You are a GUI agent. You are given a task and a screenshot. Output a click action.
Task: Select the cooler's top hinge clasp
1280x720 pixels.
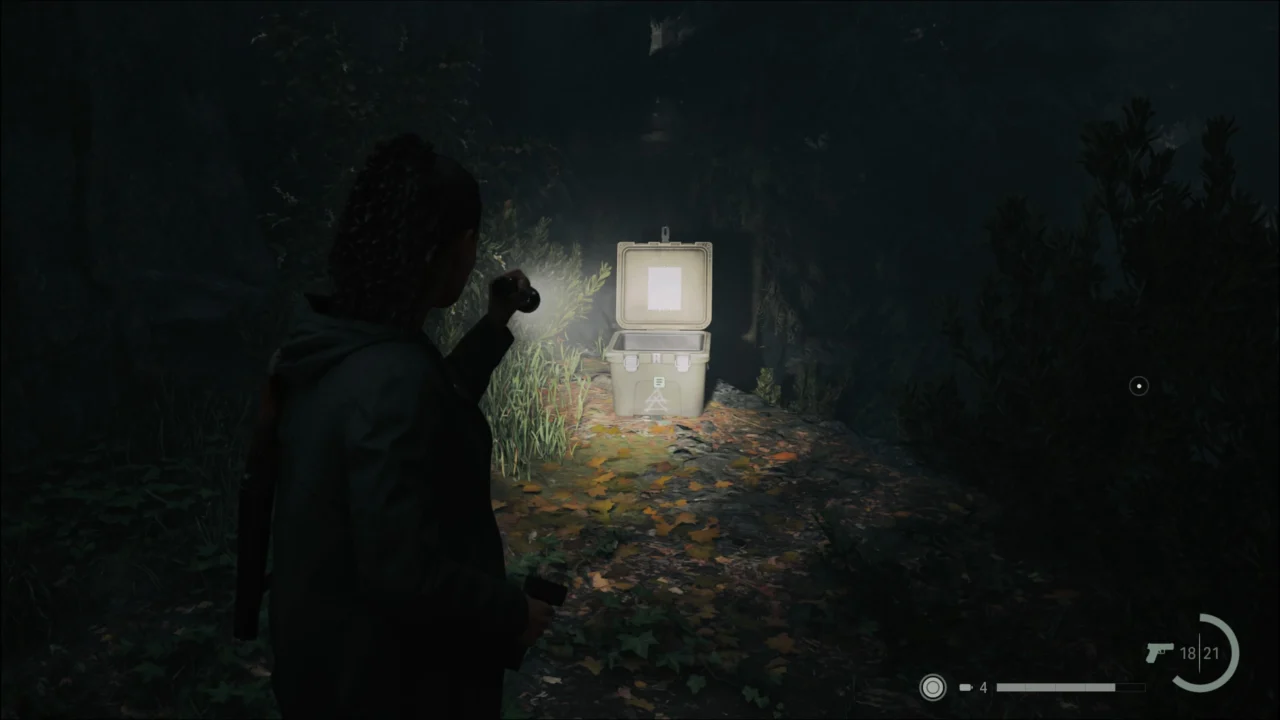[665, 232]
